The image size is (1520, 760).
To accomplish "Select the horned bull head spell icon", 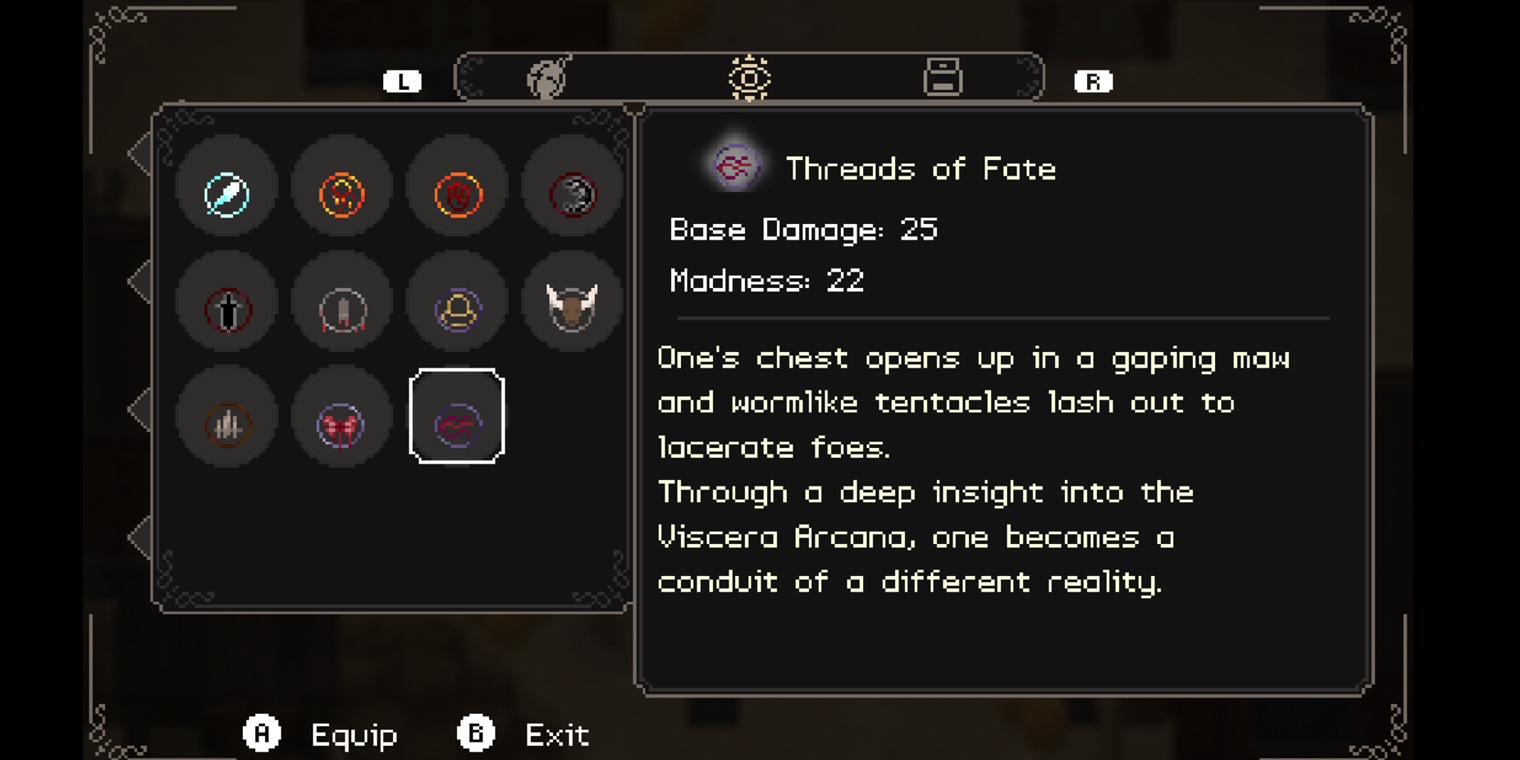I will point(572,307).
